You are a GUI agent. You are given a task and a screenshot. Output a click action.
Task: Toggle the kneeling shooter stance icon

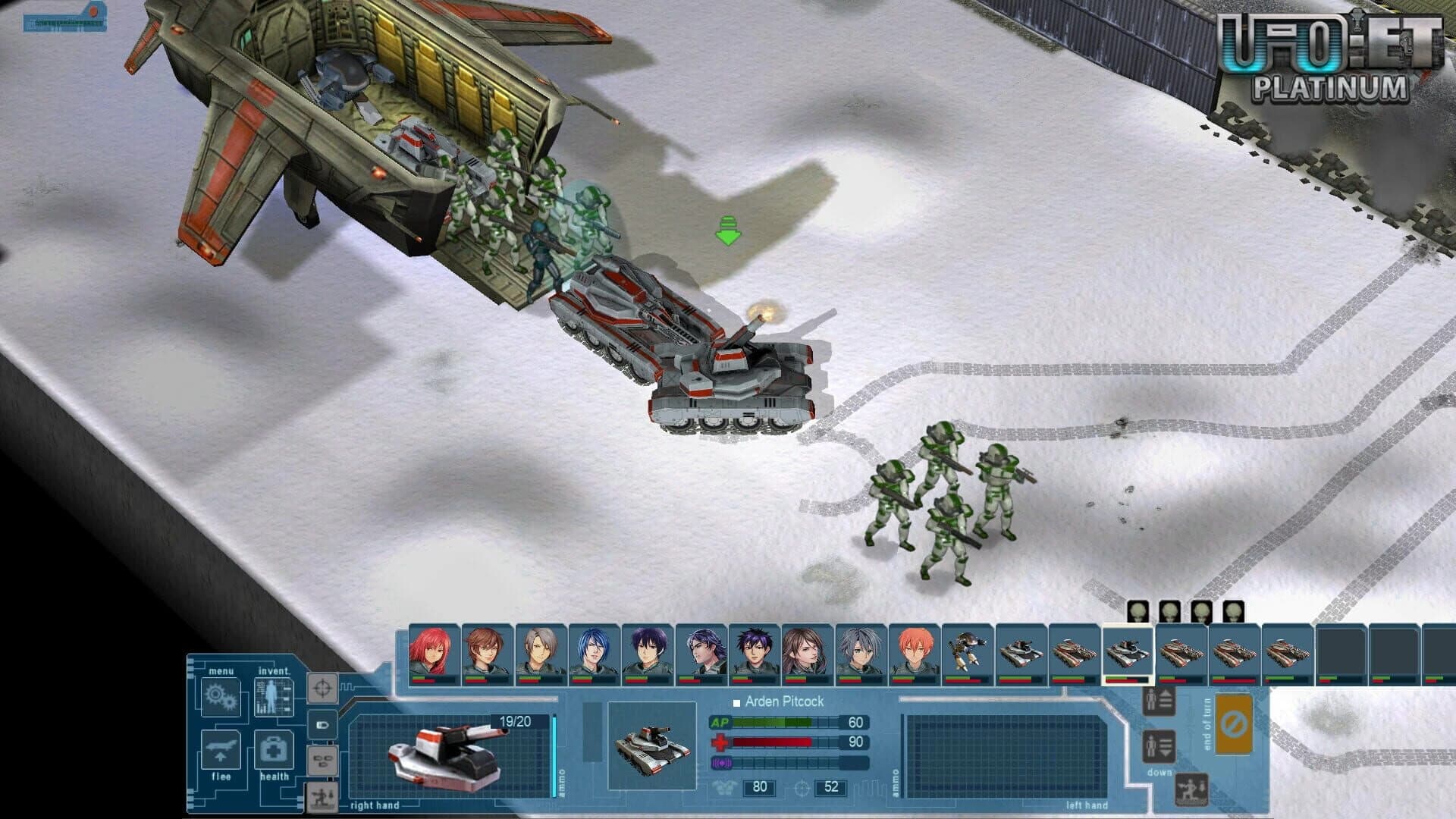1191,790
